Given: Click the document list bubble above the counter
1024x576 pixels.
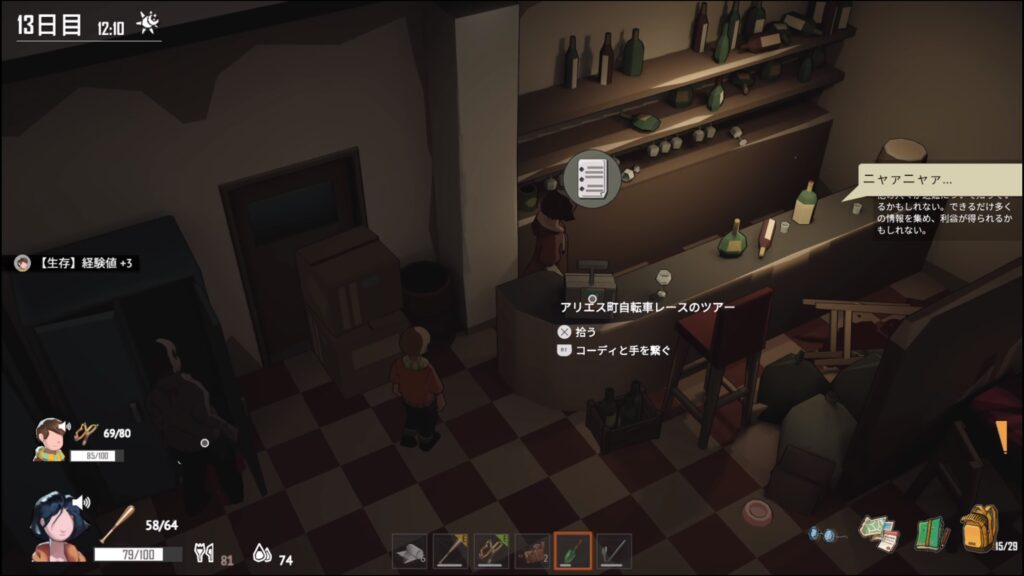Looking at the screenshot, I should (591, 179).
